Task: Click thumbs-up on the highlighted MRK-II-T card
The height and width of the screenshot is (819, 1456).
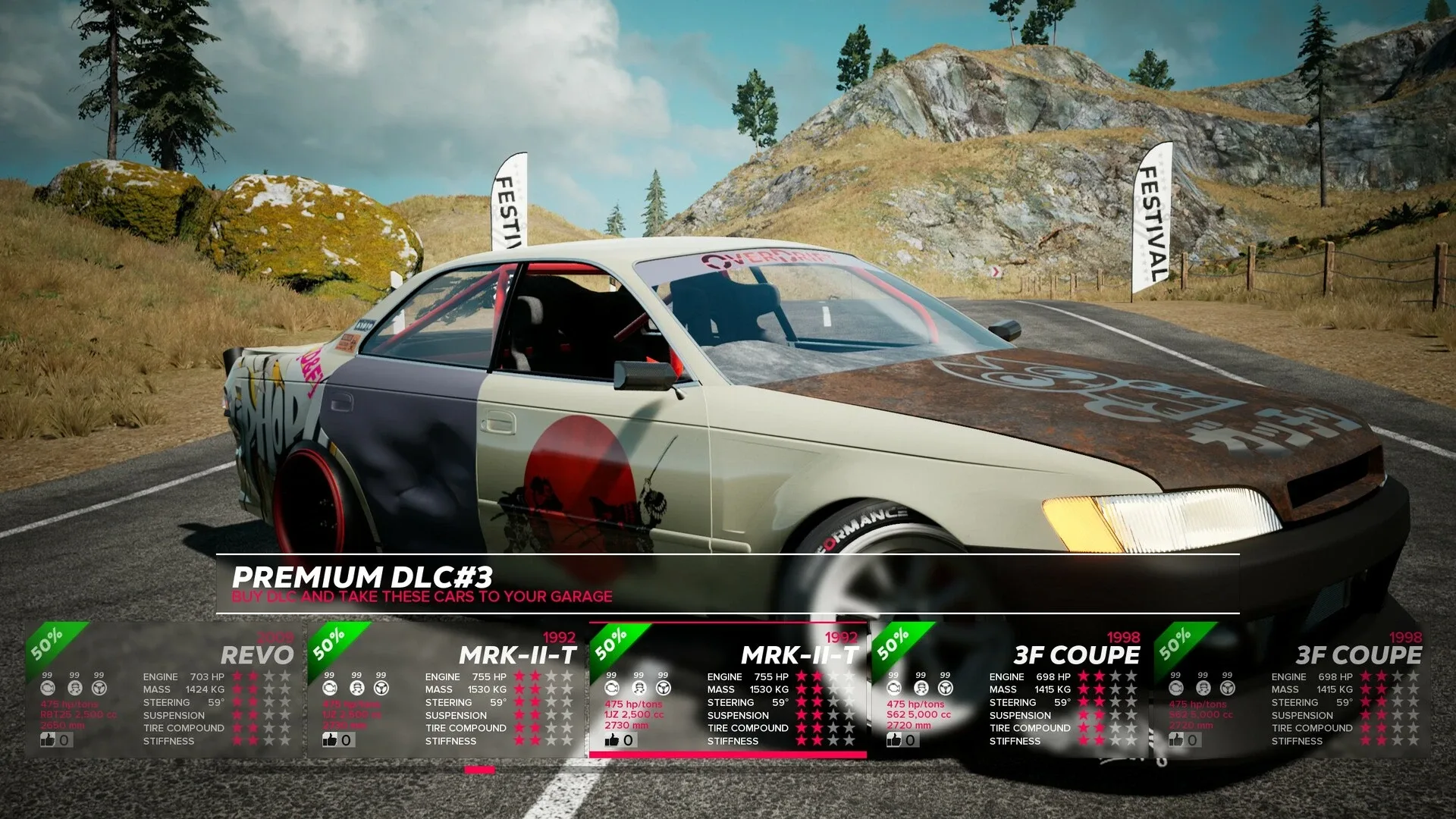Action: [x=613, y=739]
